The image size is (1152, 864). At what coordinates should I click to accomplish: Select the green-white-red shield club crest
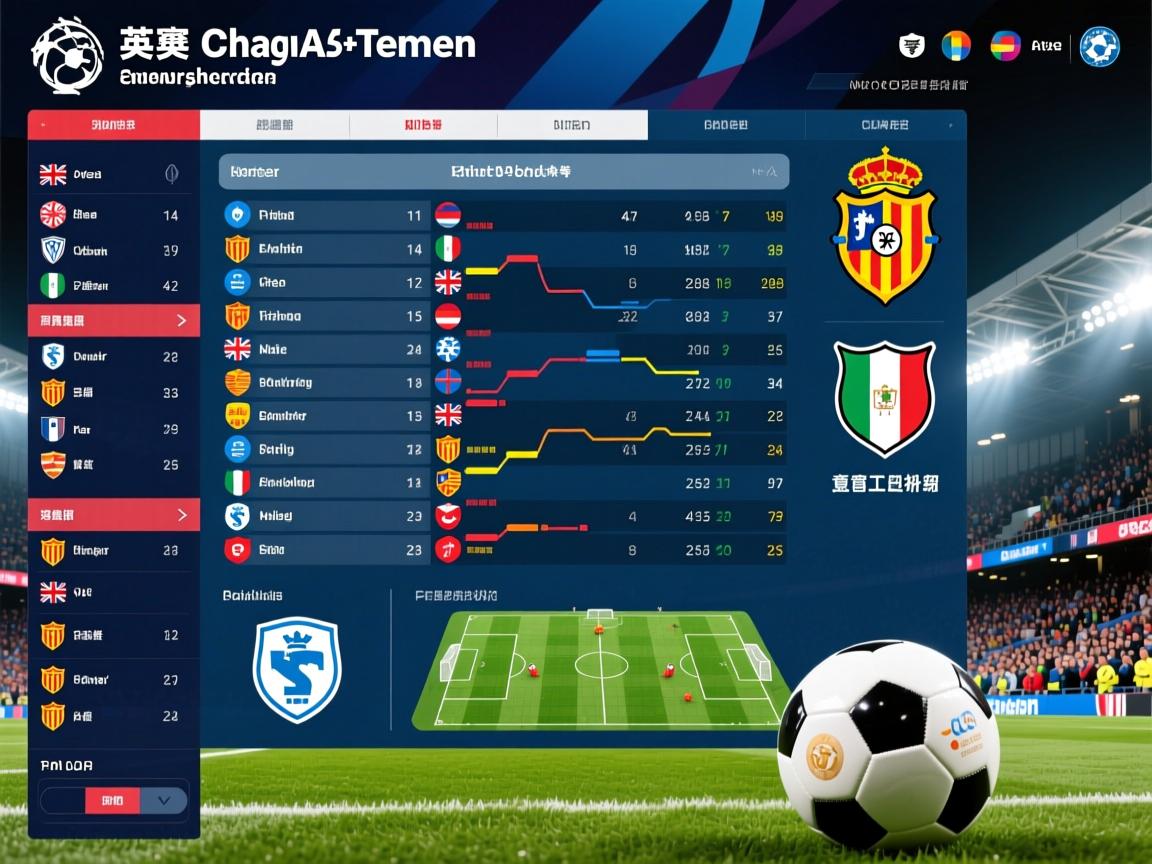pyautogui.click(x=884, y=396)
